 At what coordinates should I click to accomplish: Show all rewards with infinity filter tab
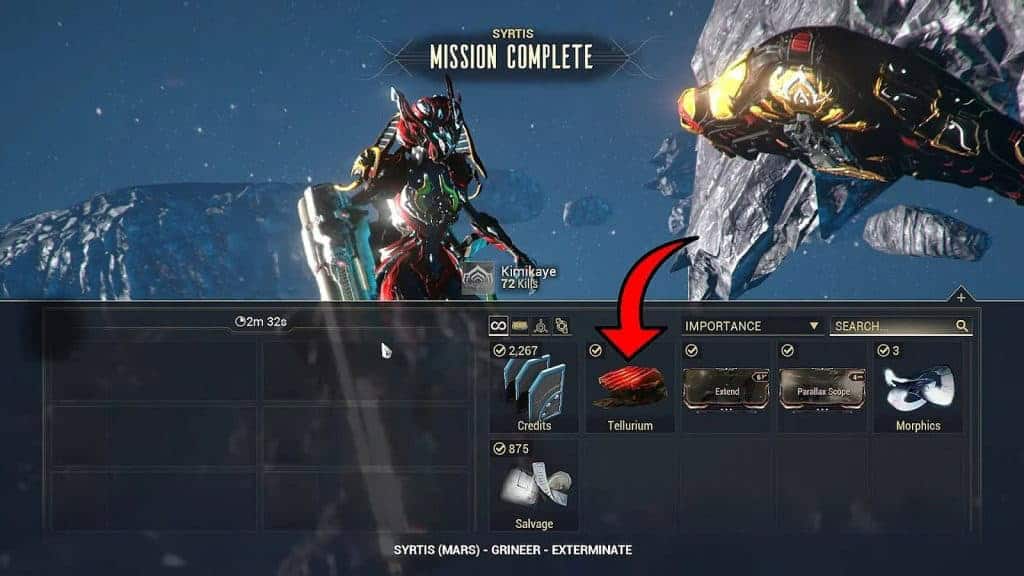tap(498, 326)
